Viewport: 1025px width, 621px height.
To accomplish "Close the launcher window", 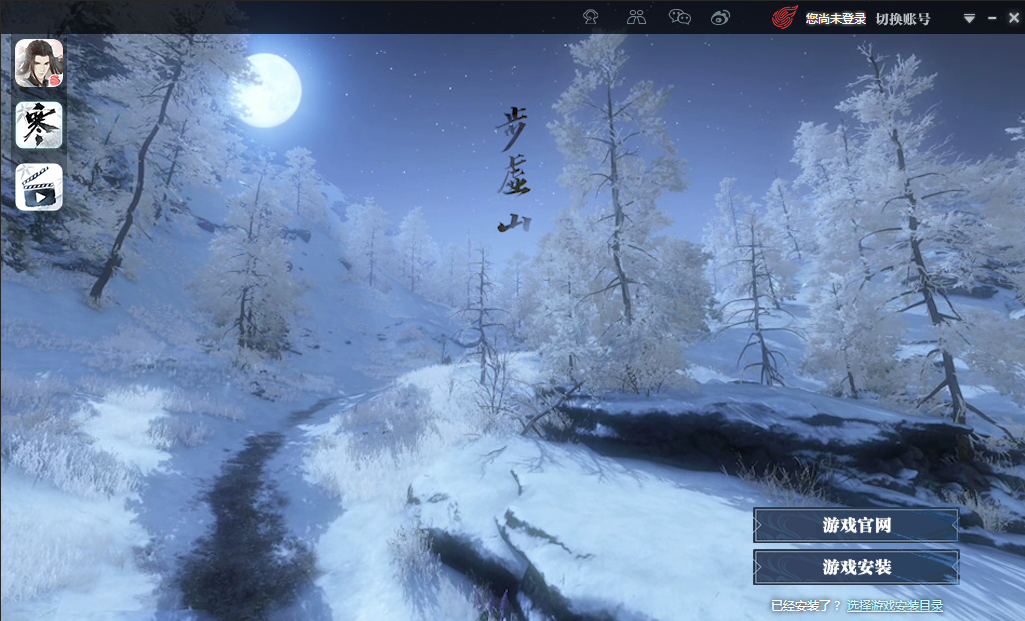I will click(1012, 18).
